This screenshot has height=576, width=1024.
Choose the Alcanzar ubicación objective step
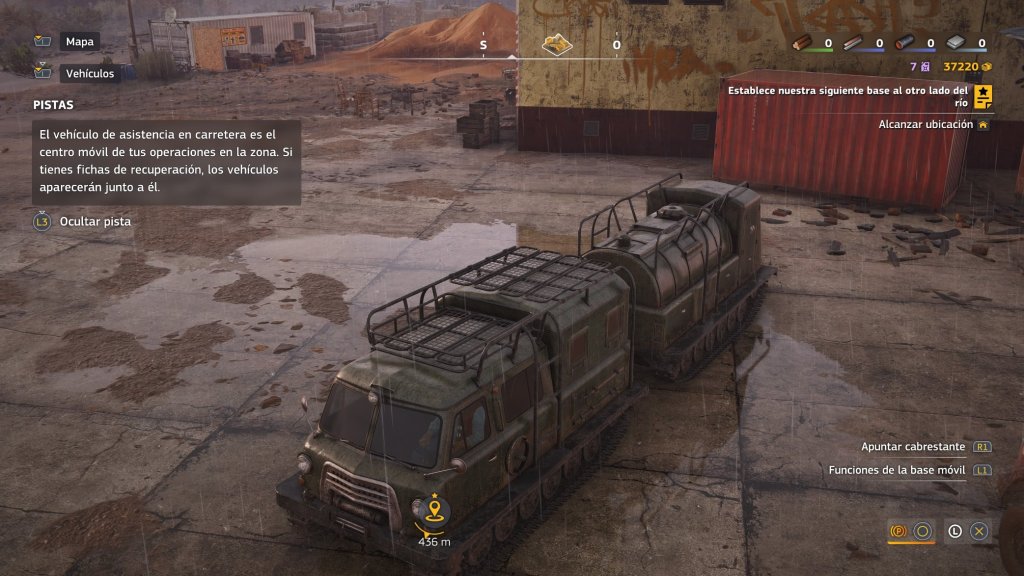(925, 125)
